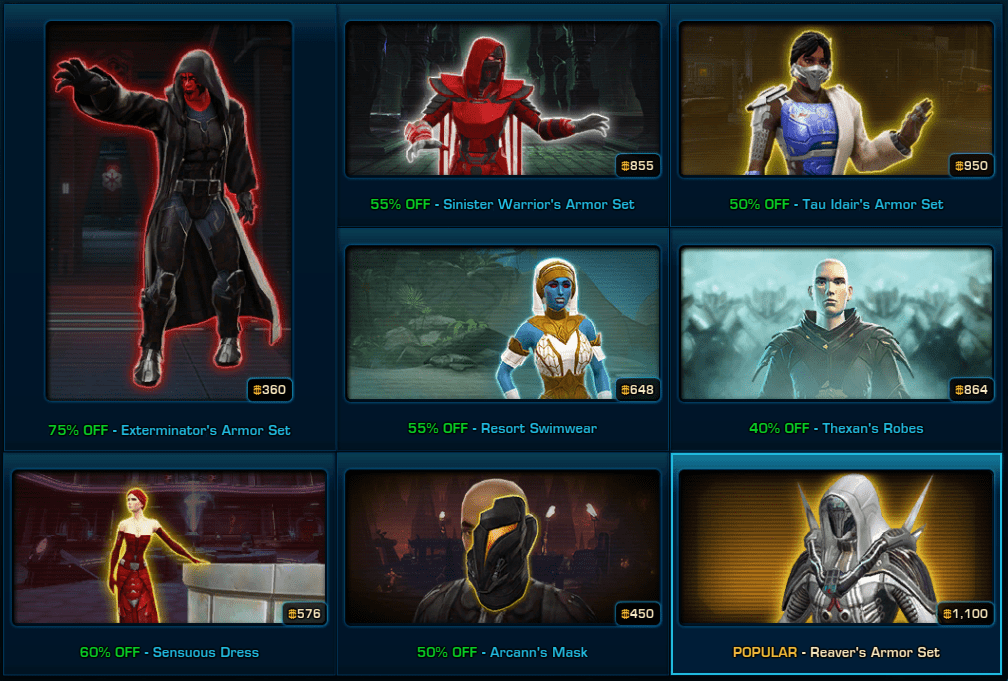Open the popular Reaver's Armor Set tile
The width and height of the screenshot is (1008, 681).
pyautogui.click(x=836, y=547)
